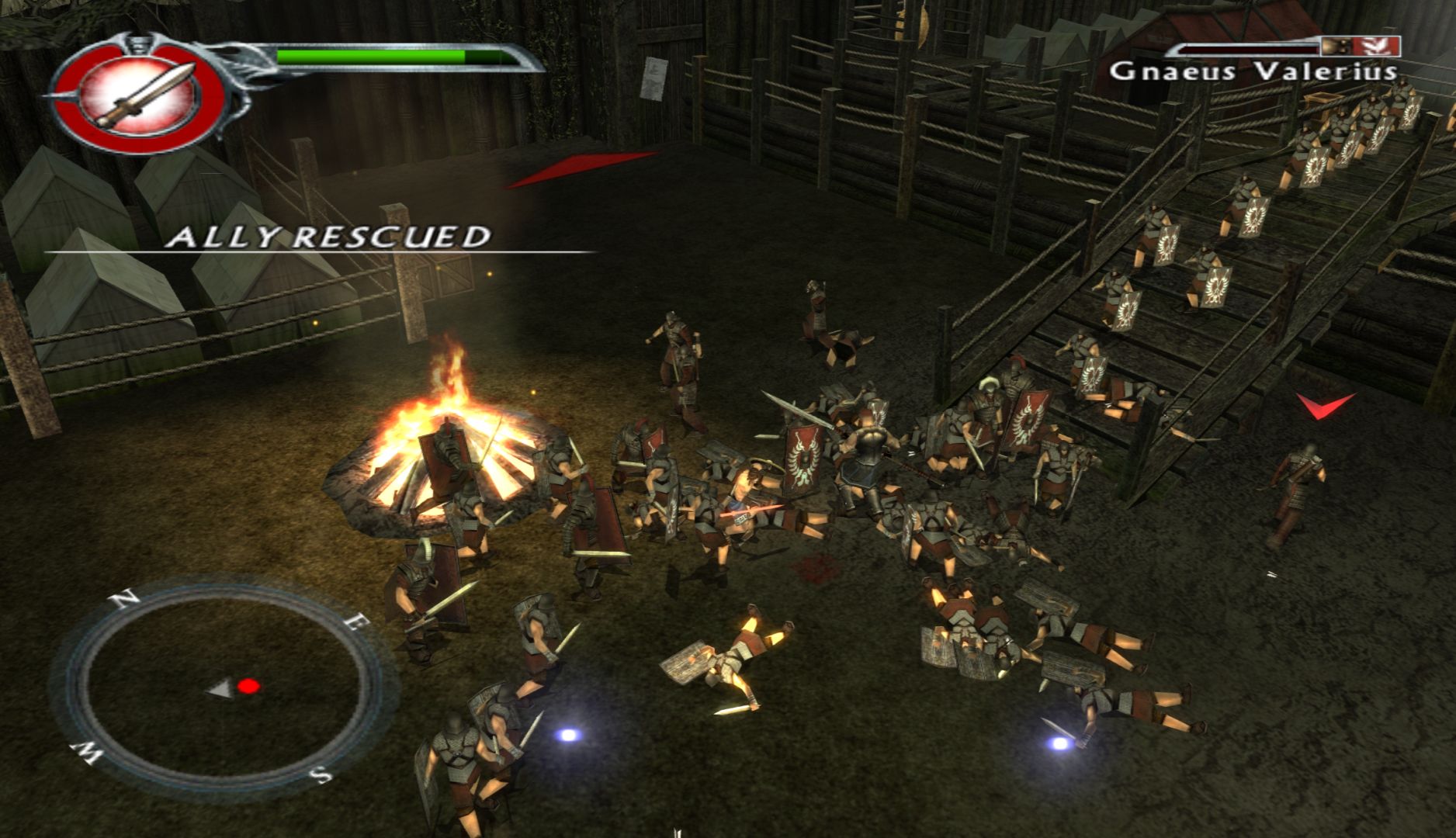Click the sword weapon icon
Image resolution: width=1456 pixels, height=838 pixels.
click(144, 96)
